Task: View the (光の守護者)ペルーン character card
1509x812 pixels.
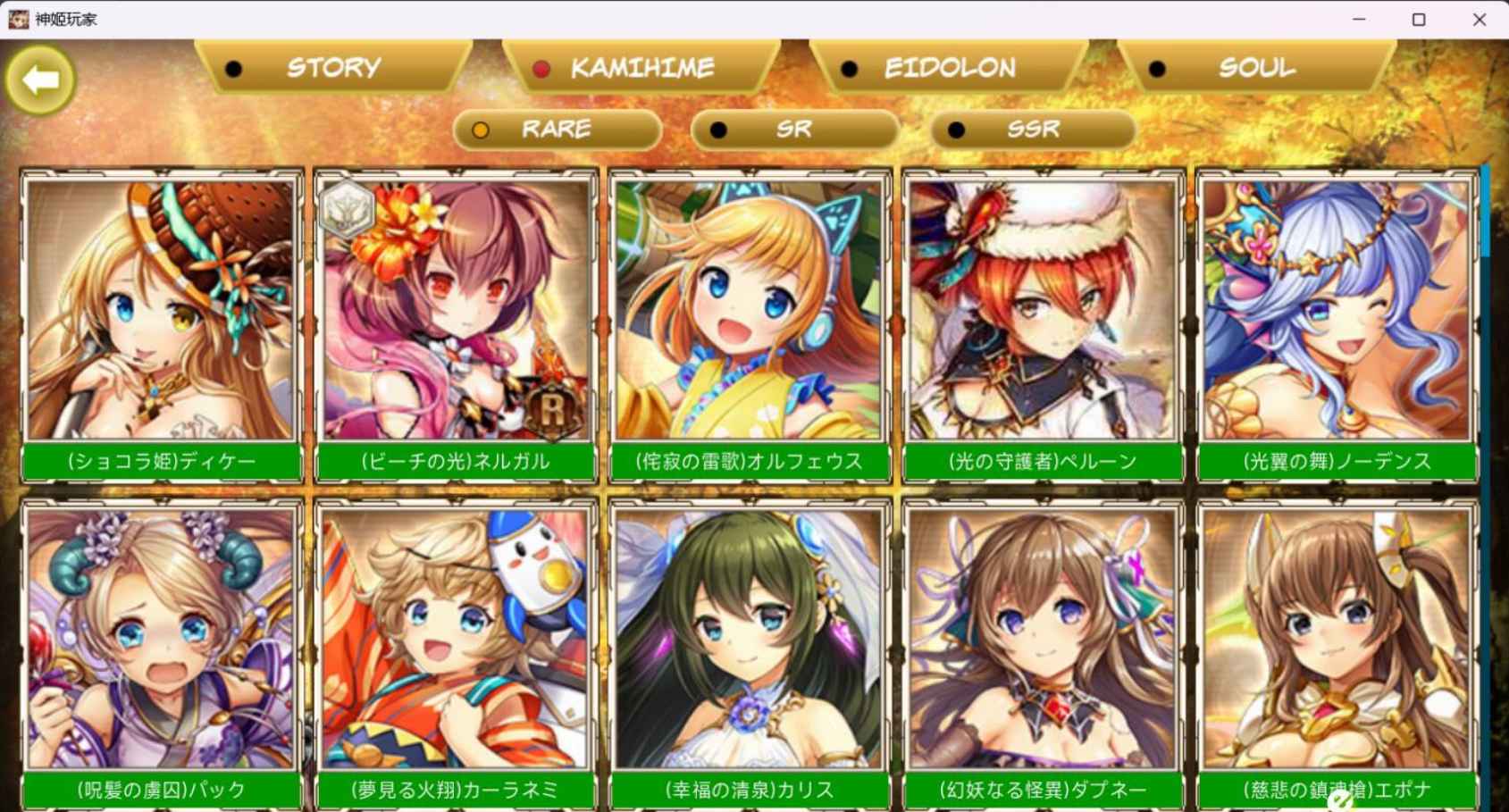Action: [1043, 313]
